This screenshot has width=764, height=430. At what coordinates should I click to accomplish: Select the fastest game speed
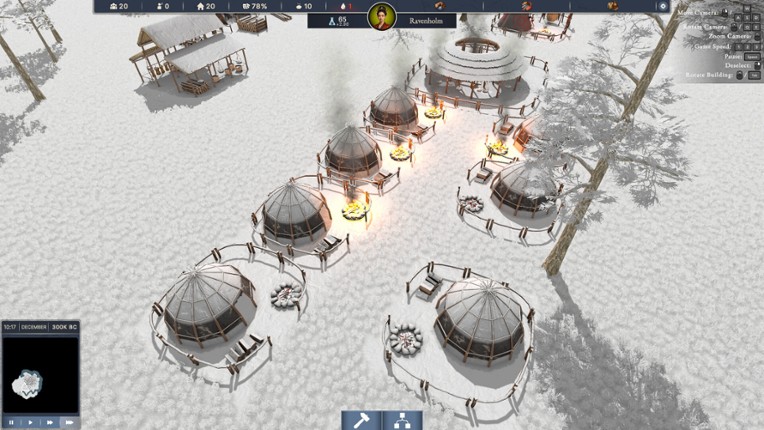[x=69, y=422]
